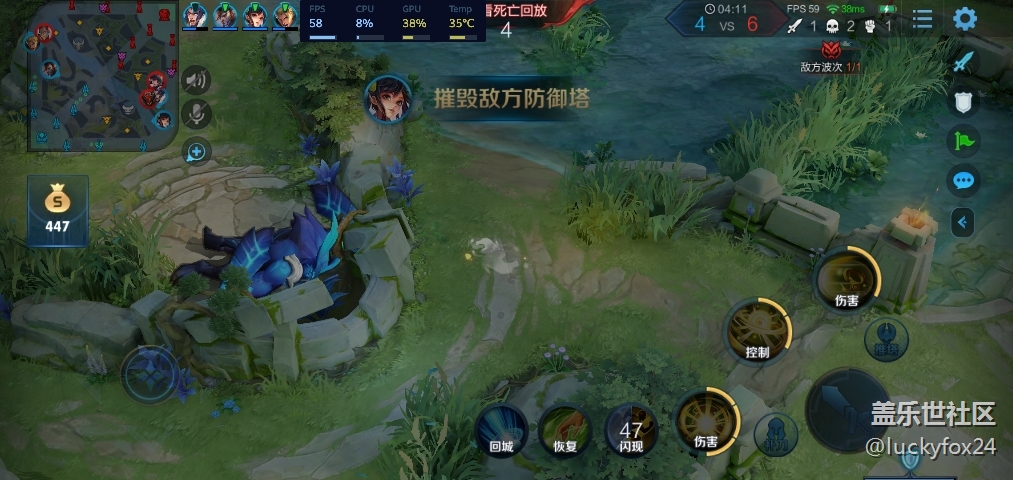The width and height of the screenshot is (1013, 480).
Task: Send the green flag gather signal
Action: click(963, 141)
